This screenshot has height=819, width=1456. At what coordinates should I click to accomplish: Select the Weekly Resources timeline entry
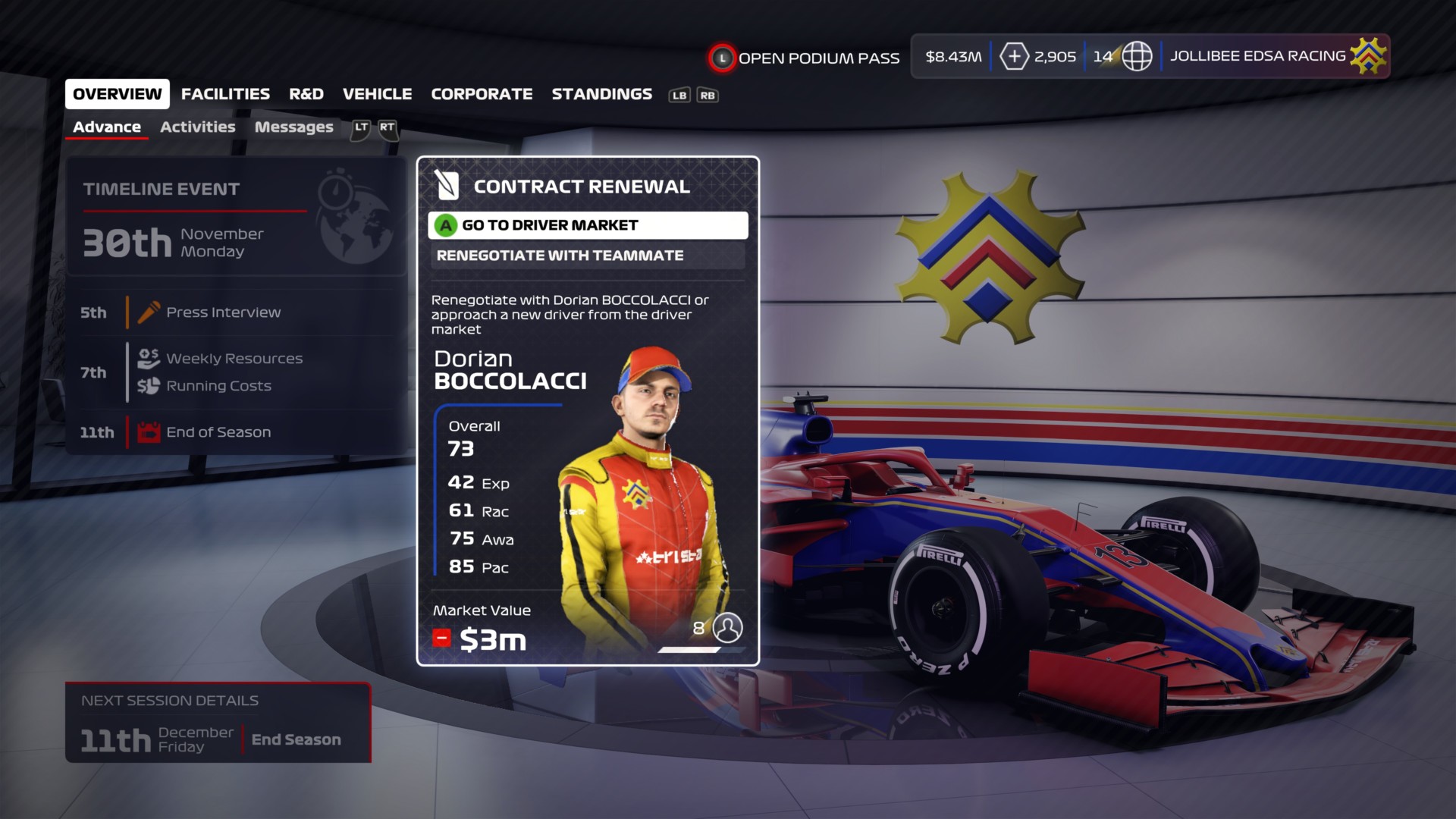tap(234, 359)
